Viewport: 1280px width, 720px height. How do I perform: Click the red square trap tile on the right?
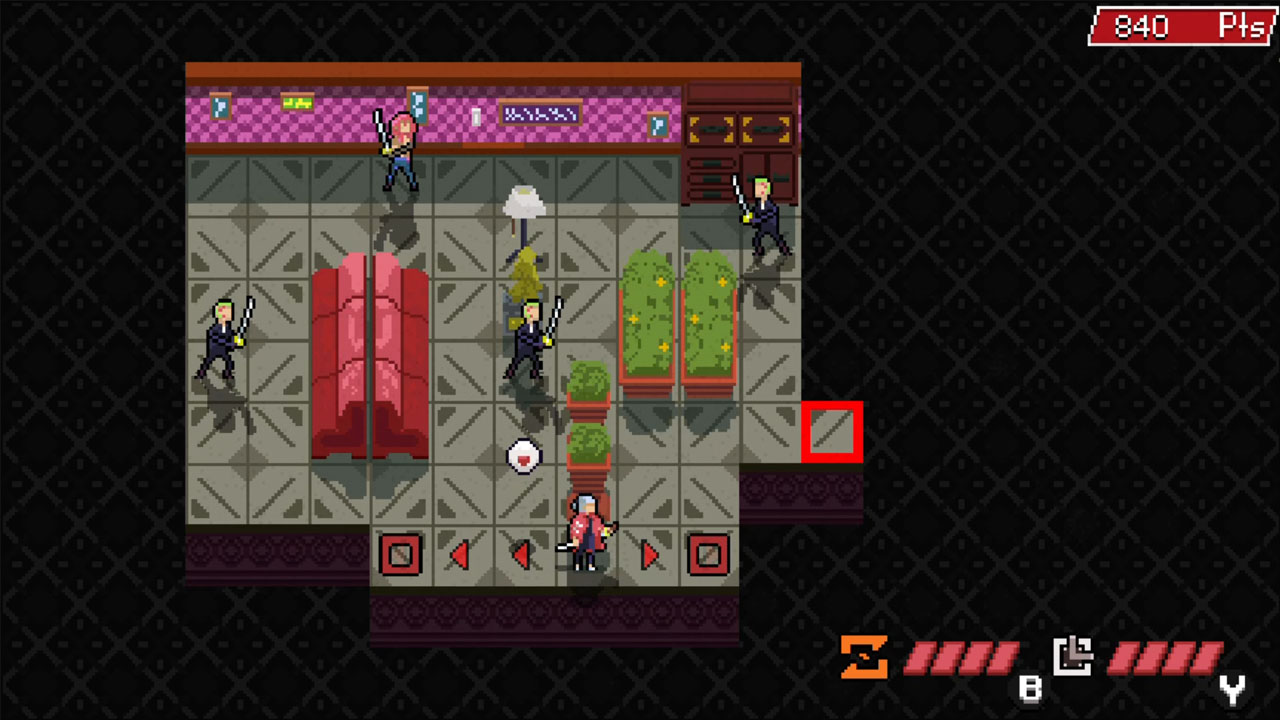[x=710, y=556]
